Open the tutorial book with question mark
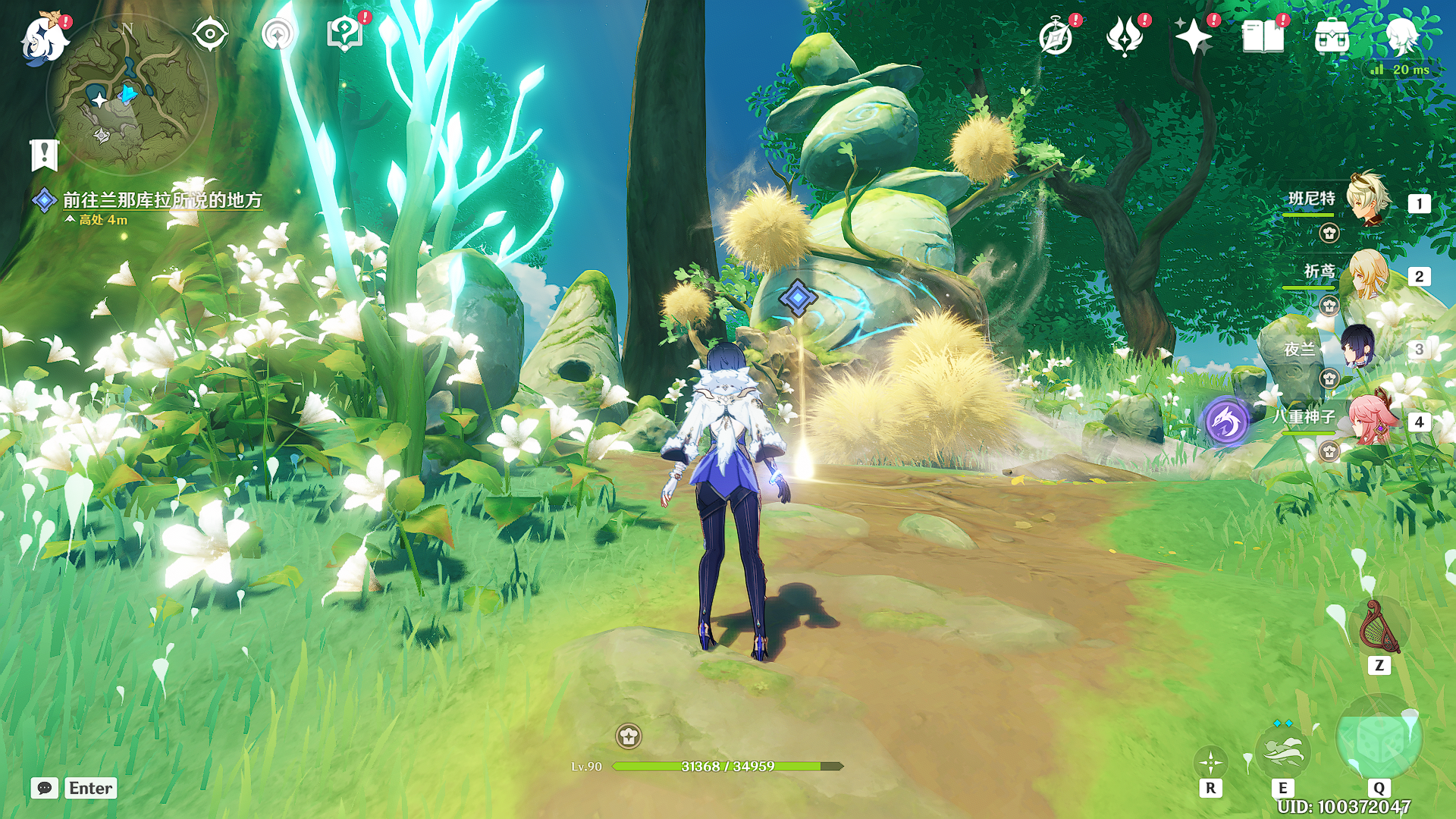 coord(345,34)
